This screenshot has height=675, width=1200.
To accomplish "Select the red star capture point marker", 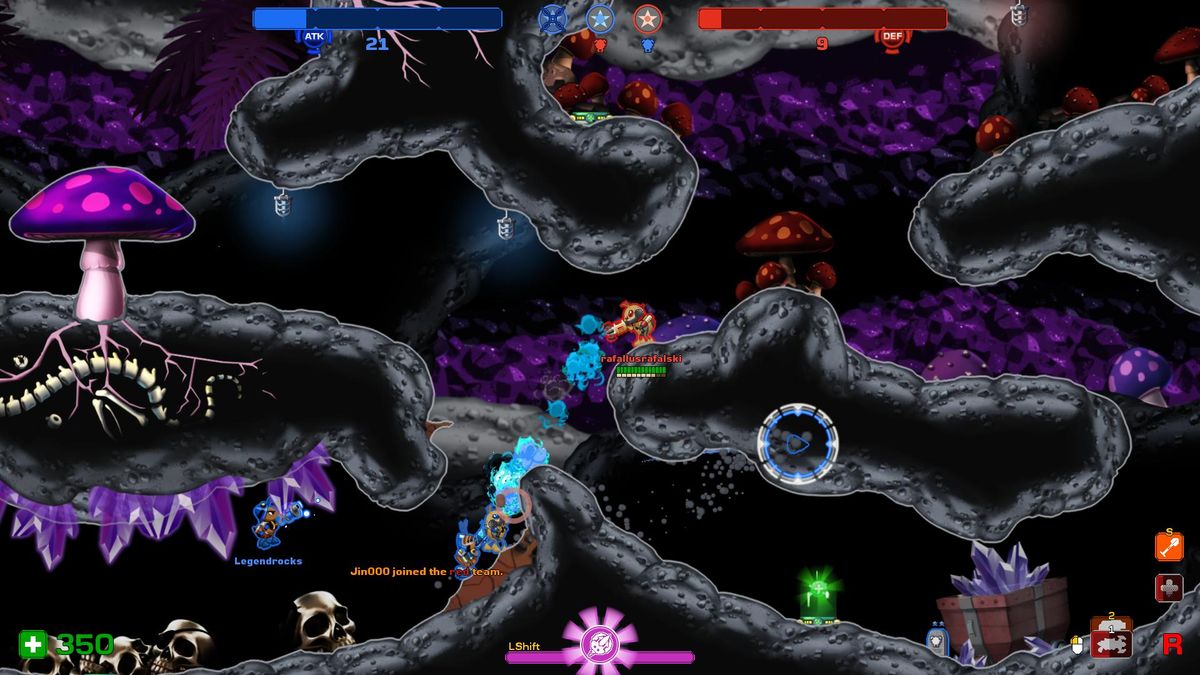I will pyautogui.click(x=648, y=18).
